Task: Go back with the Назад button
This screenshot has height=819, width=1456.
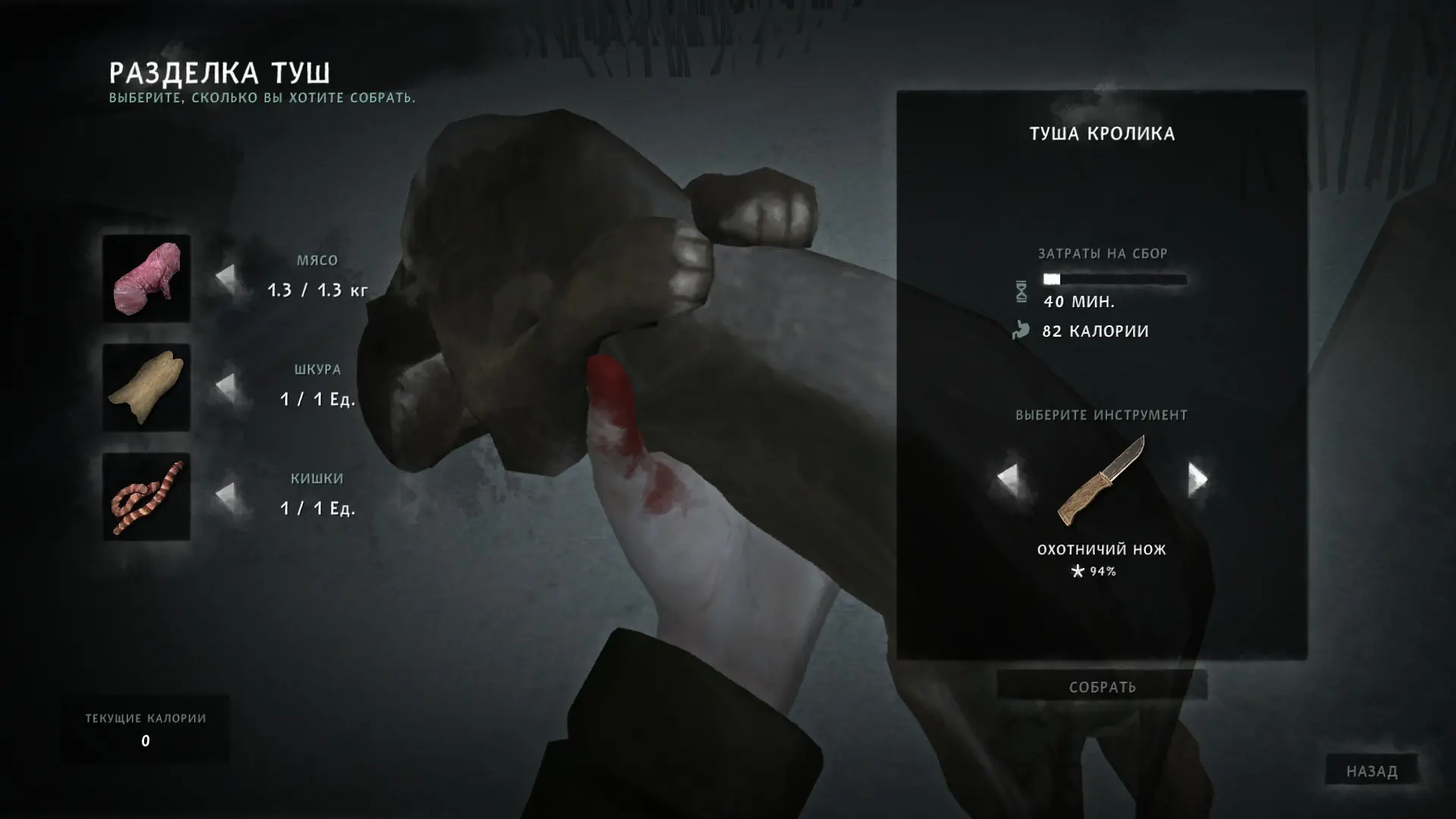Action: click(x=1371, y=771)
